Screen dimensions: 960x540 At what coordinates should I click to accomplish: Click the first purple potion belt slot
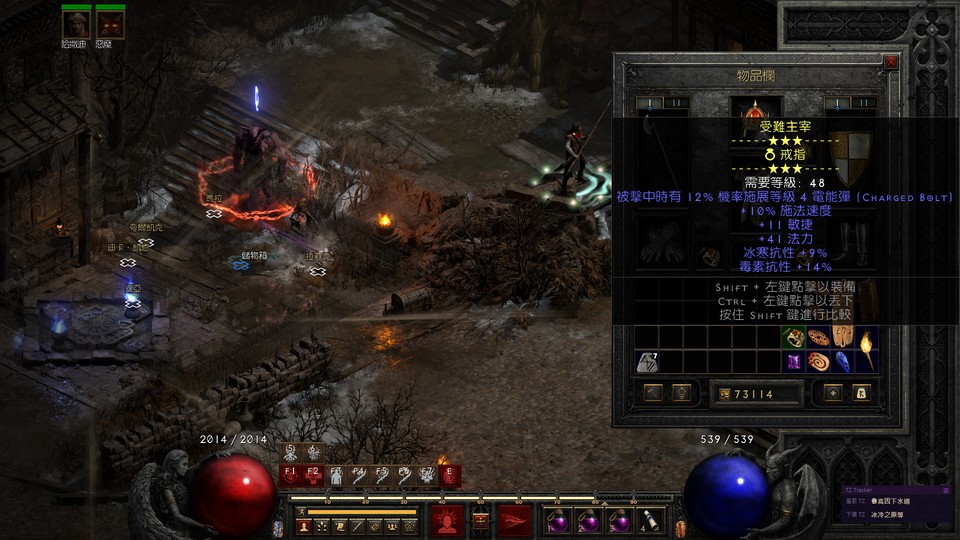pyautogui.click(x=556, y=519)
